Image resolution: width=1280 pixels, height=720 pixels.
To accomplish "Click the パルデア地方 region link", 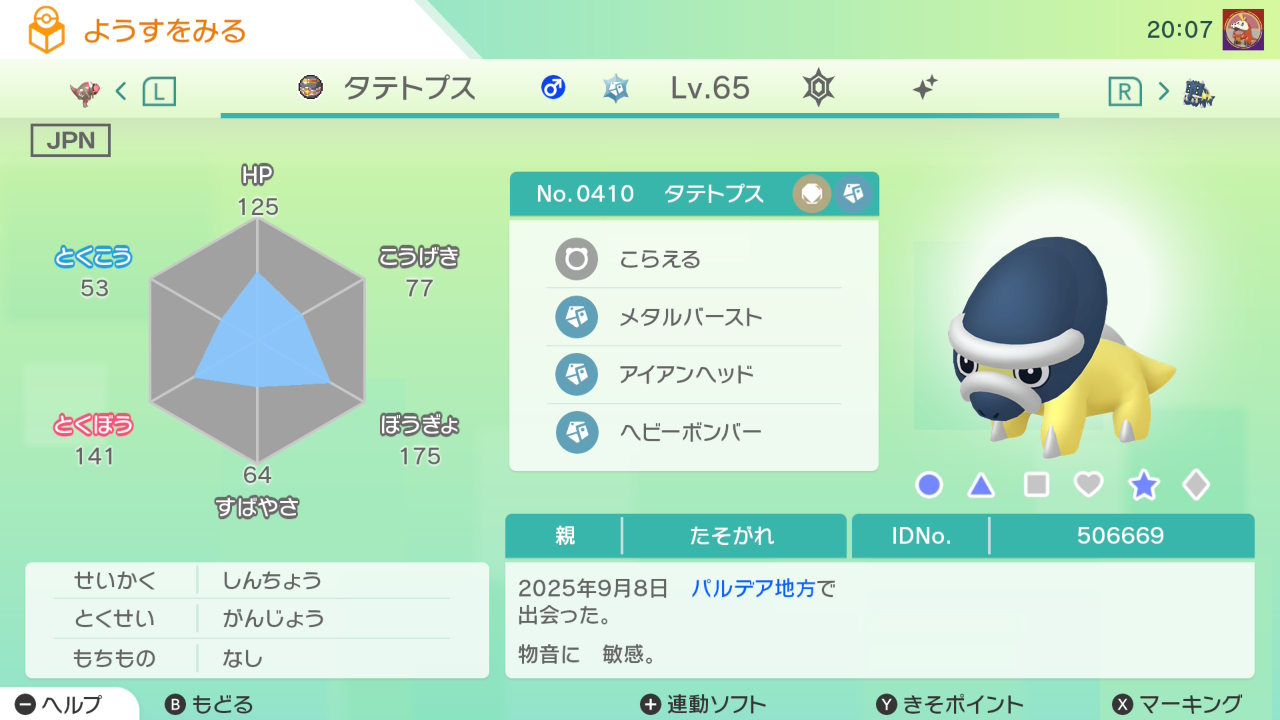I will point(753,588).
